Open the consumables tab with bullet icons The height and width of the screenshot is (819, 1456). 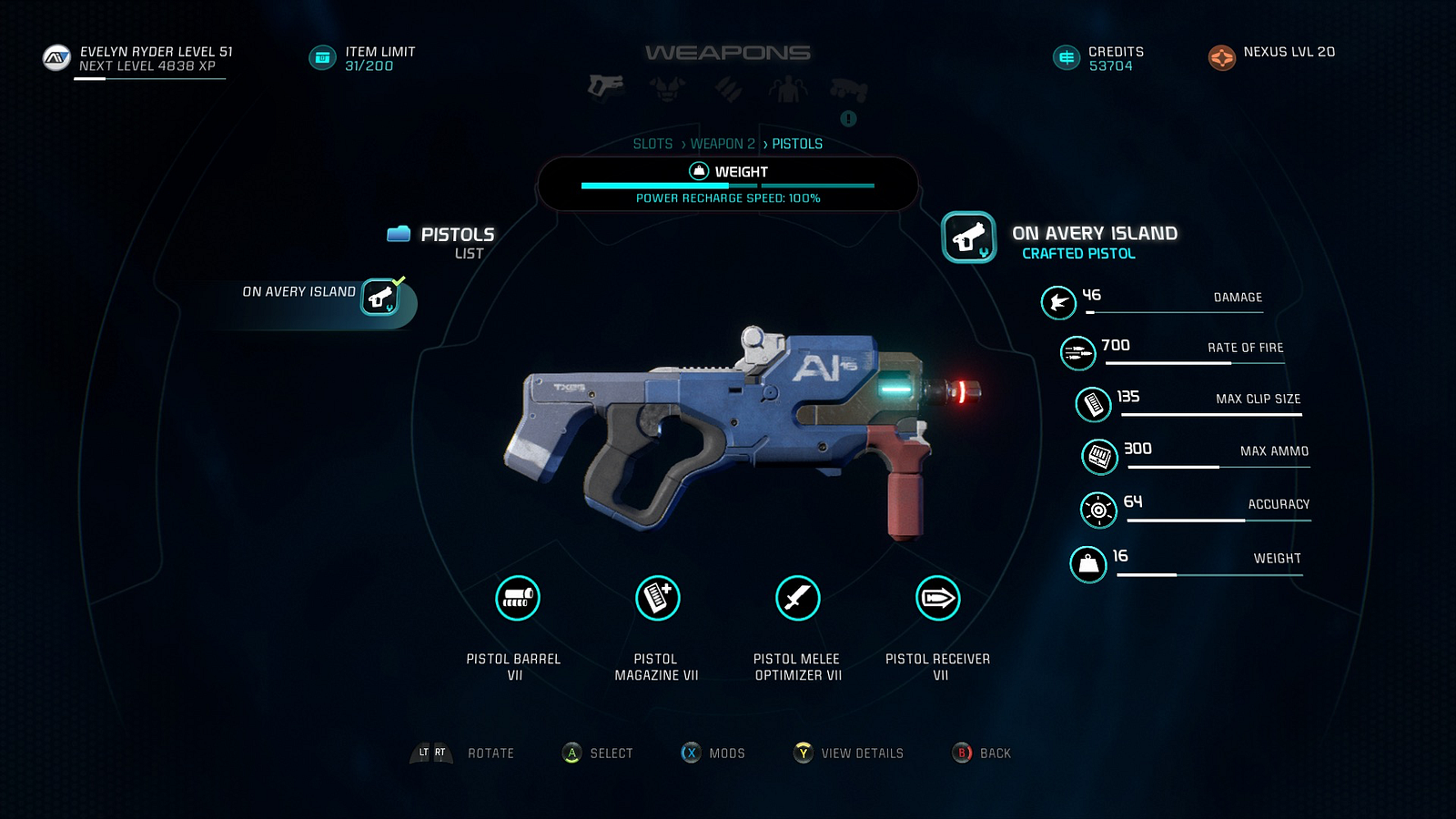(x=728, y=88)
